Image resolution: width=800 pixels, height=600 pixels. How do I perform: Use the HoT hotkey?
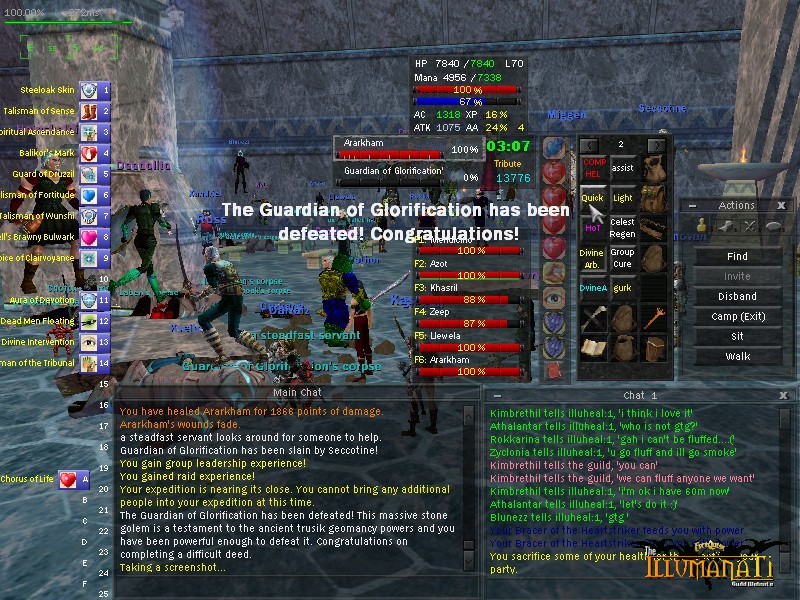click(x=593, y=228)
